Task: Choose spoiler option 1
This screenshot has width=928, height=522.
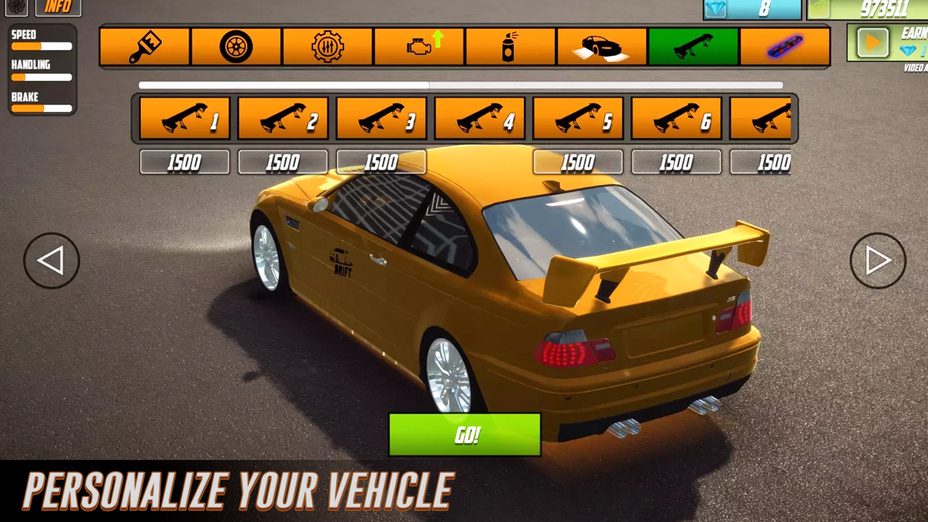Action: point(185,119)
